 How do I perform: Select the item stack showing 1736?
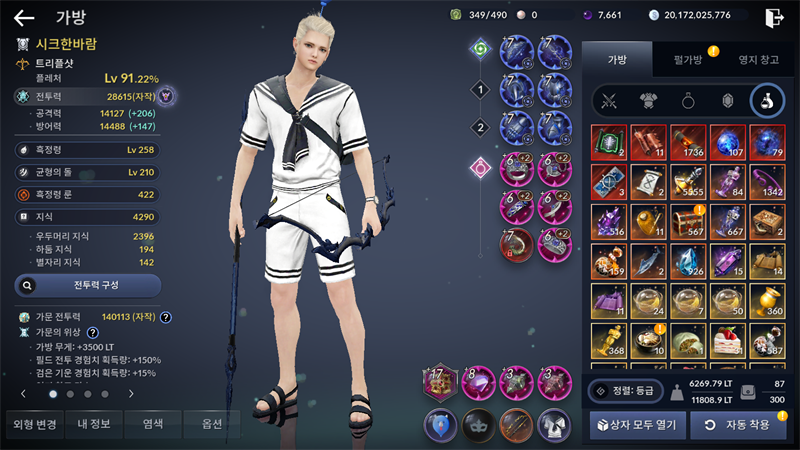click(689, 142)
